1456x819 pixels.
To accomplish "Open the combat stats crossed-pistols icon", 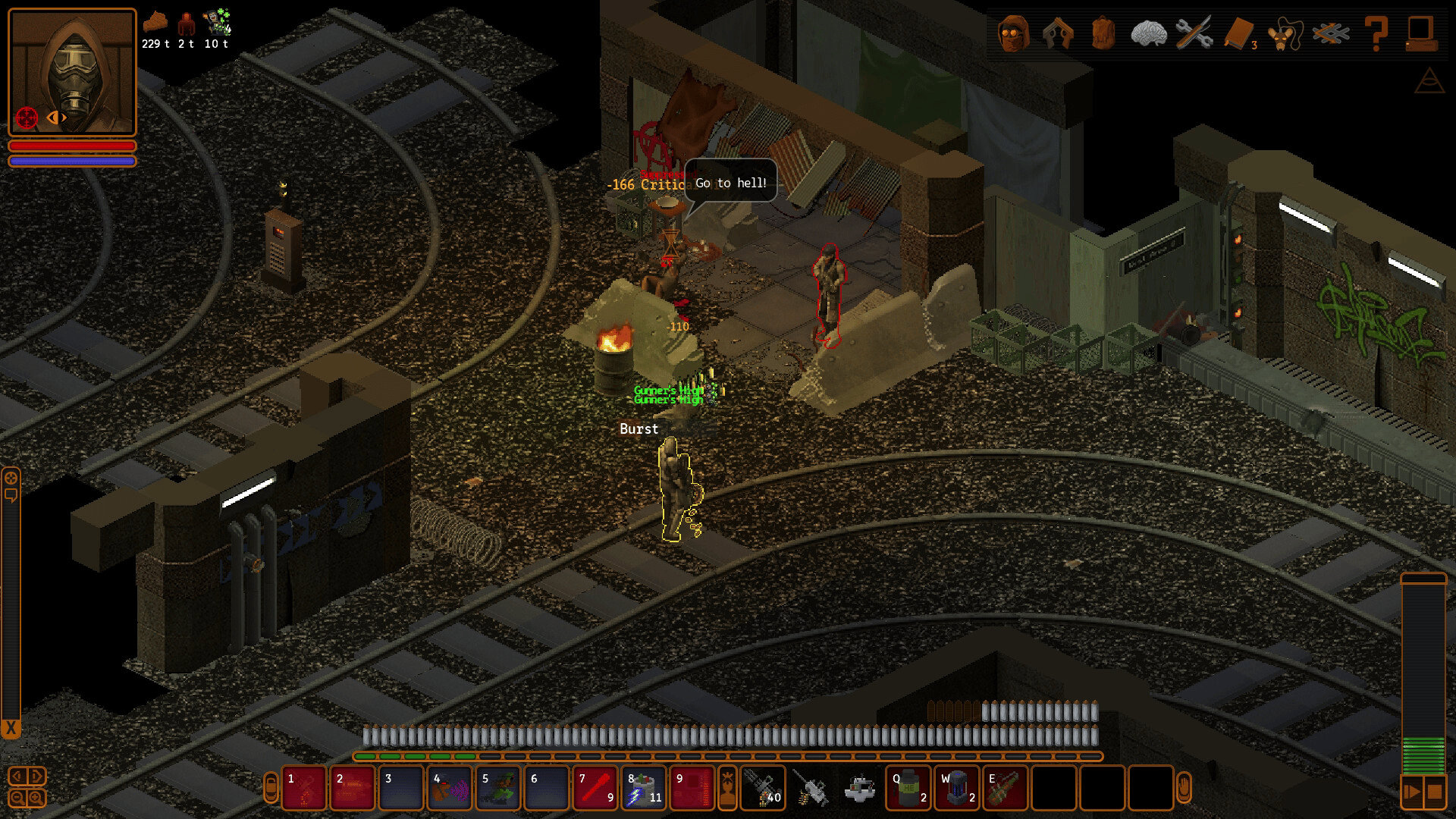I will [x=1058, y=33].
